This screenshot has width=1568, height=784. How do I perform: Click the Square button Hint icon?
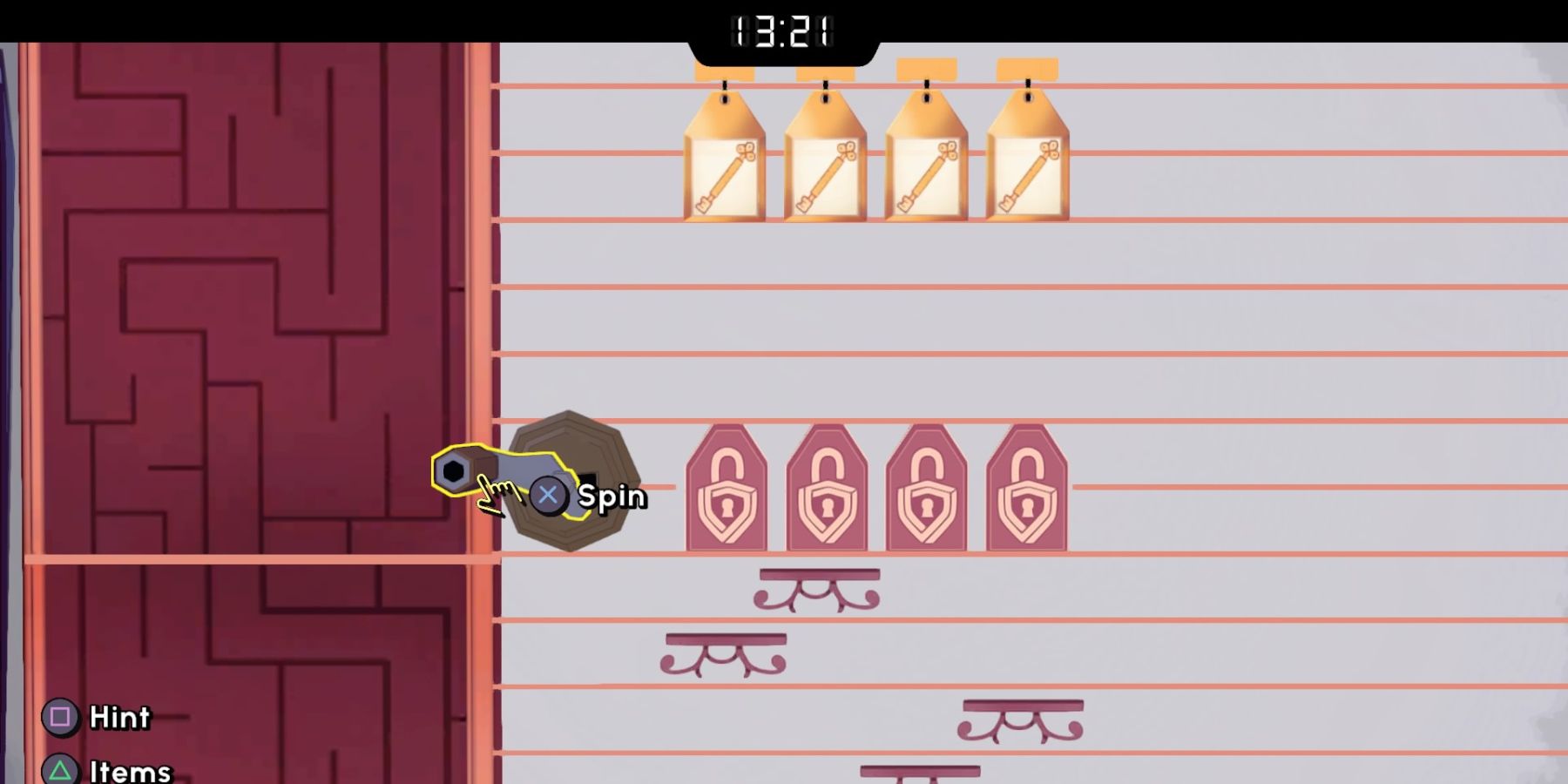click(x=62, y=719)
